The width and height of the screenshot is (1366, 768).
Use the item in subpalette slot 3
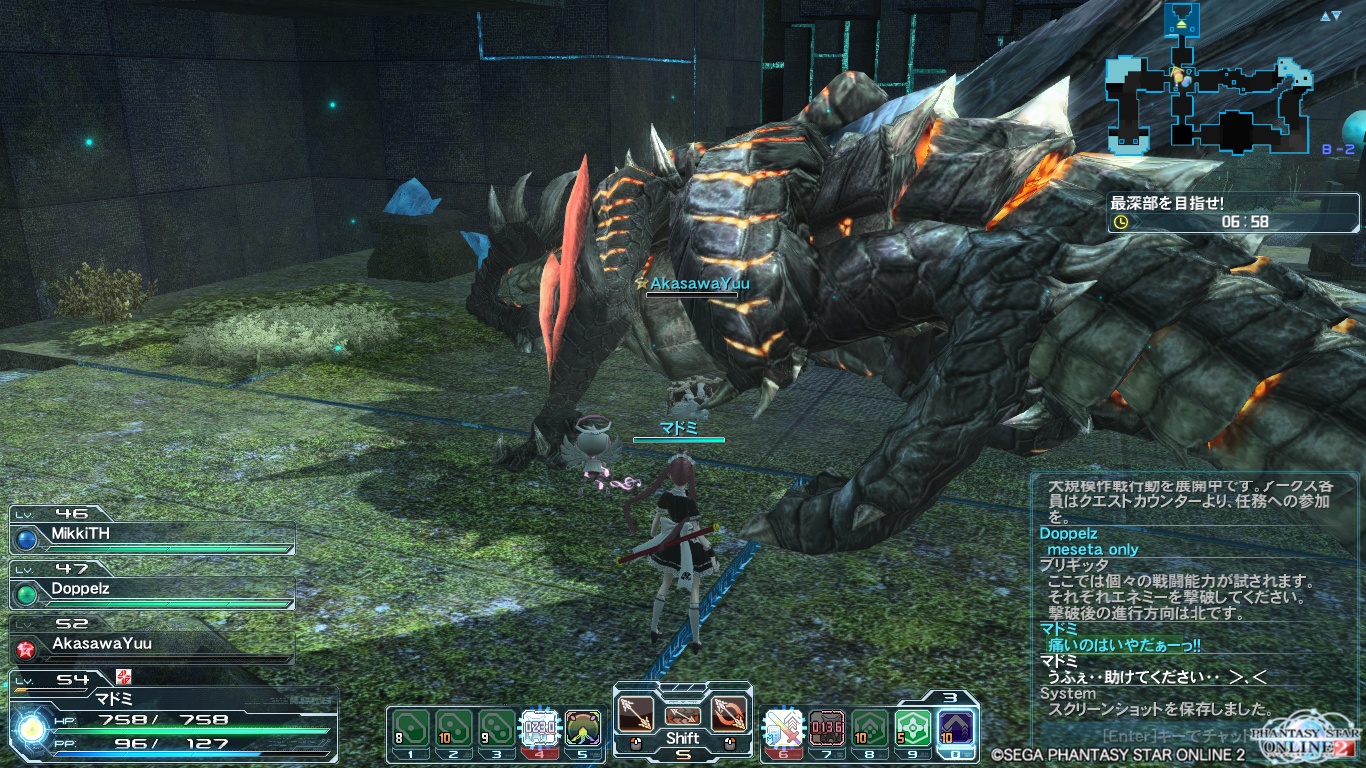pyautogui.click(x=497, y=727)
